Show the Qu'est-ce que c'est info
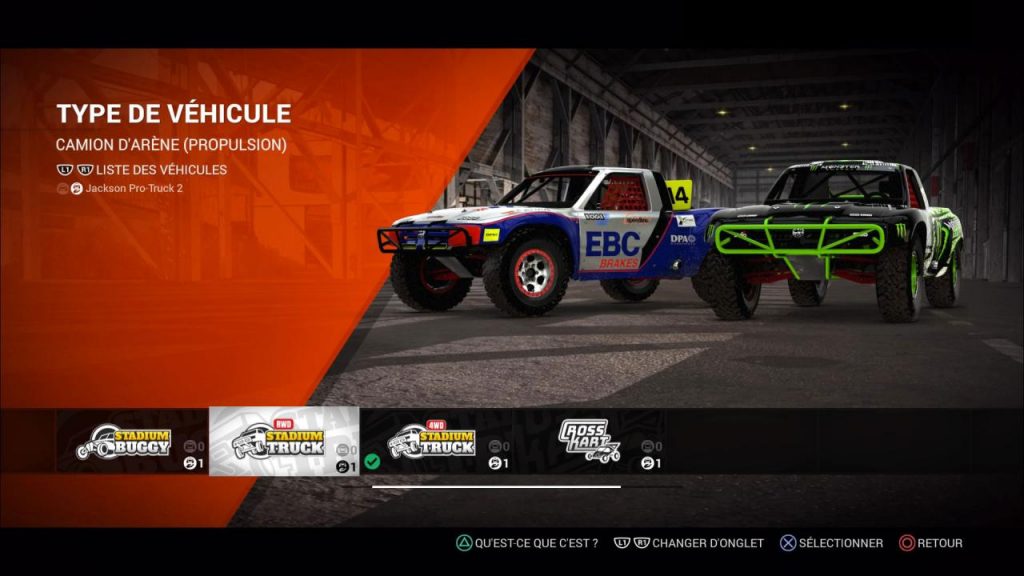This screenshot has width=1024, height=576. tap(527, 543)
